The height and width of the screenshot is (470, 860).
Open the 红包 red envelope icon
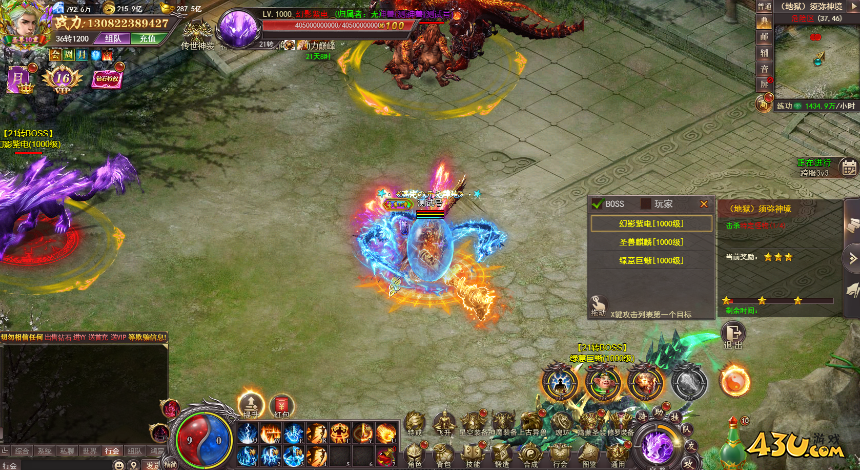[x=281, y=405]
